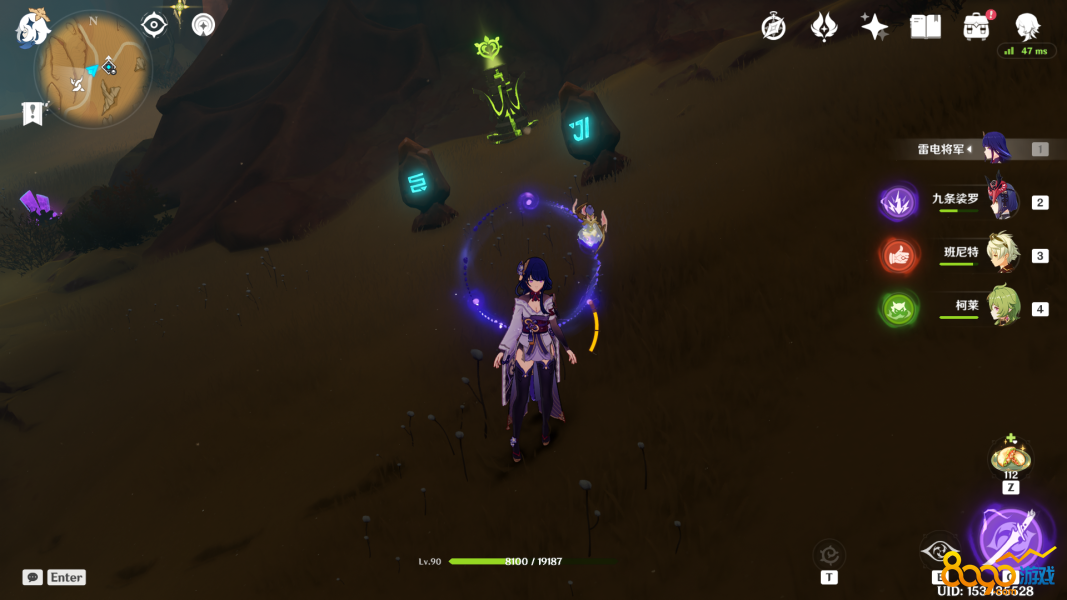
Task: Open the Wish star icon
Action: pyautogui.click(x=874, y=27)
